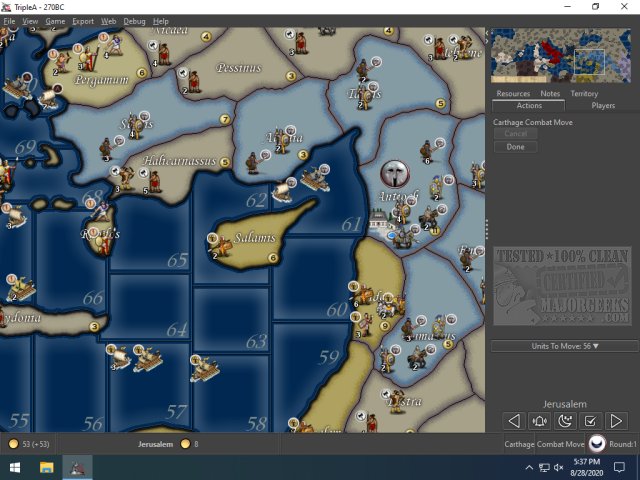
Task: Go to previous unit with left arrow
Action: (x=513, y=421)
